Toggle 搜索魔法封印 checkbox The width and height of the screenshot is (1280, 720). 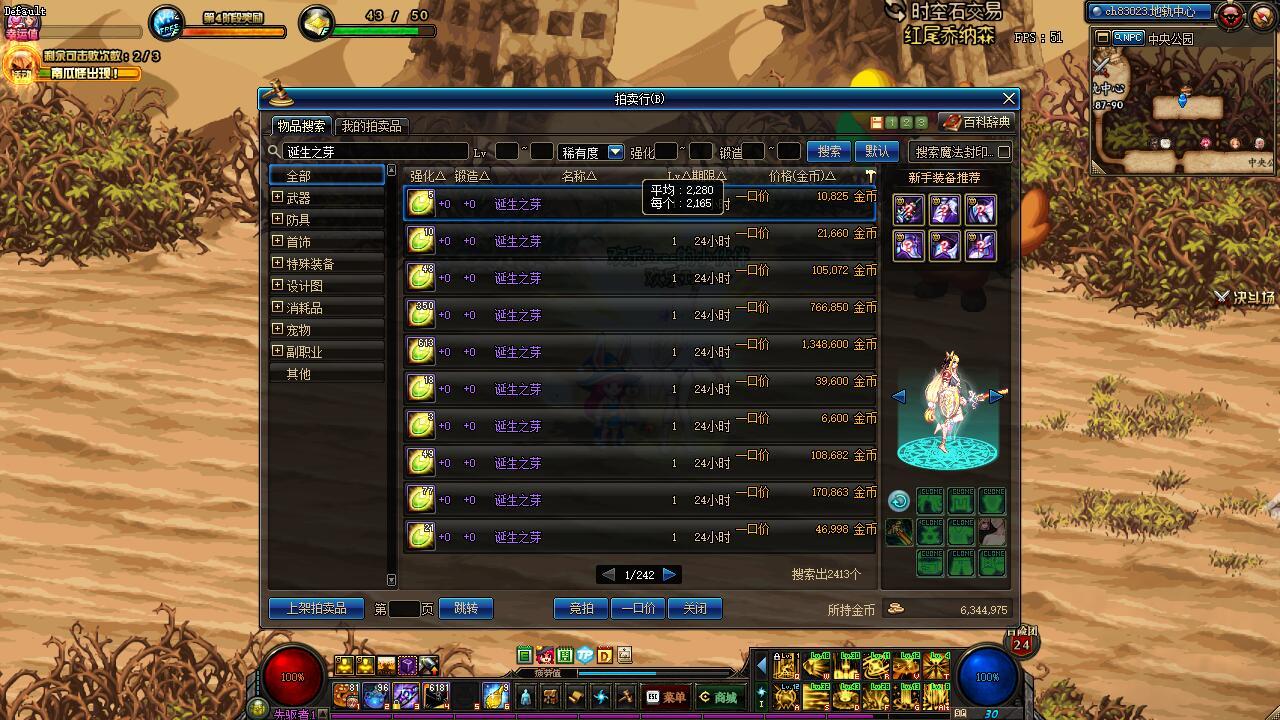click(1004, 152)
